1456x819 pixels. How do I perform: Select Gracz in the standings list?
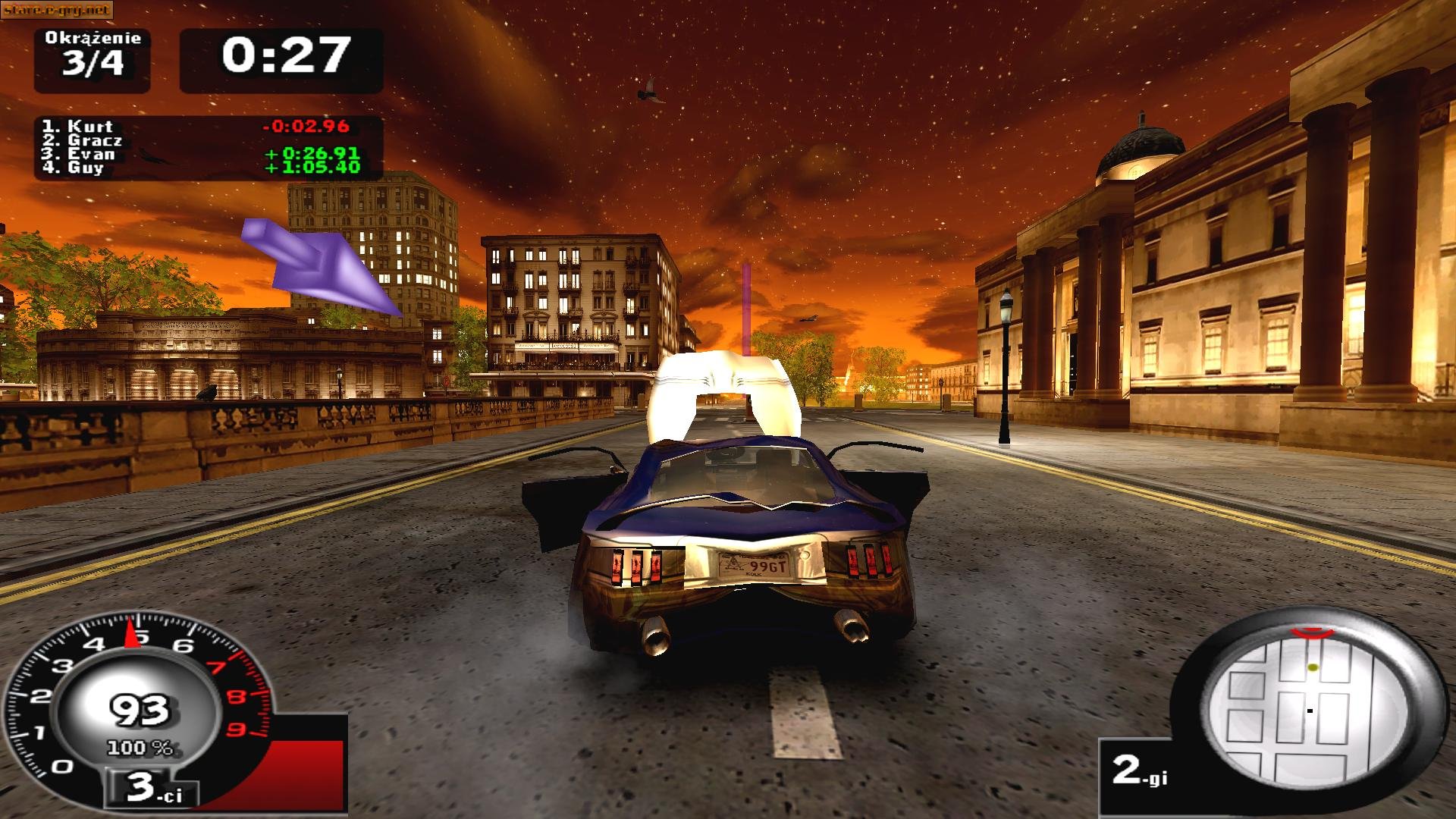pos(83,140)
